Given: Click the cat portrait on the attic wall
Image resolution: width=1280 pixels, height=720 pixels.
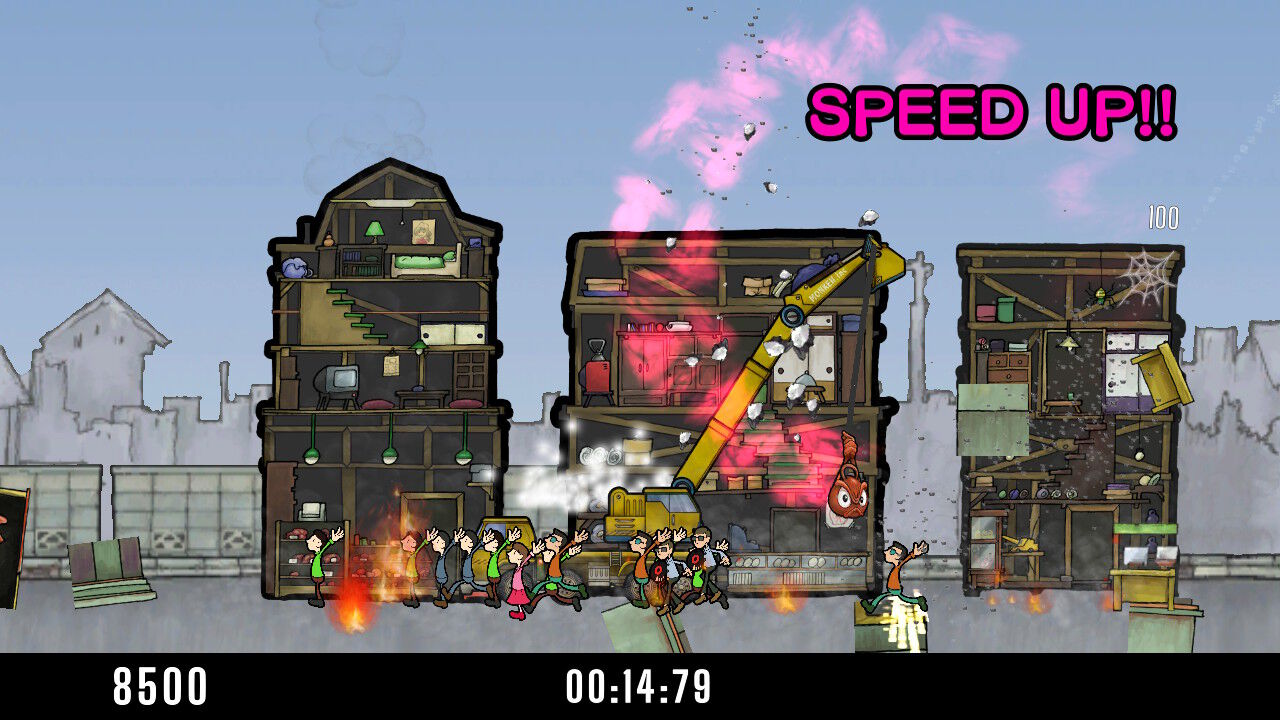Looking at the screenshot, I should [x=425, y=232].
